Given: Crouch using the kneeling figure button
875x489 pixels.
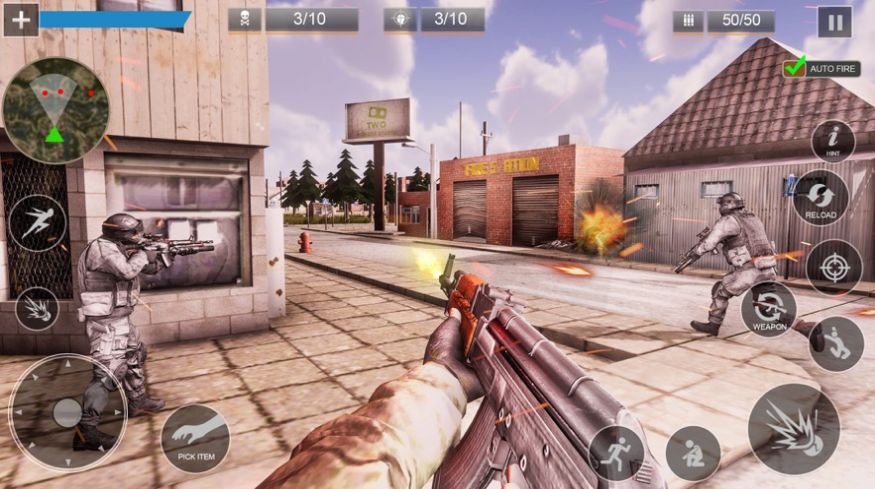Looking at the screenshot, I should (693, 453).
